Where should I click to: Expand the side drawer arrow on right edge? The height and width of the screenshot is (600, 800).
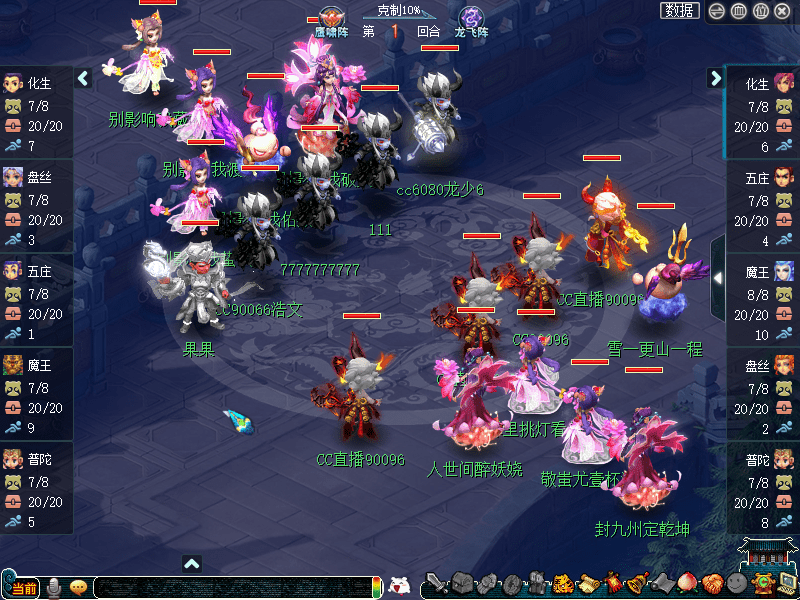[716, 277]
